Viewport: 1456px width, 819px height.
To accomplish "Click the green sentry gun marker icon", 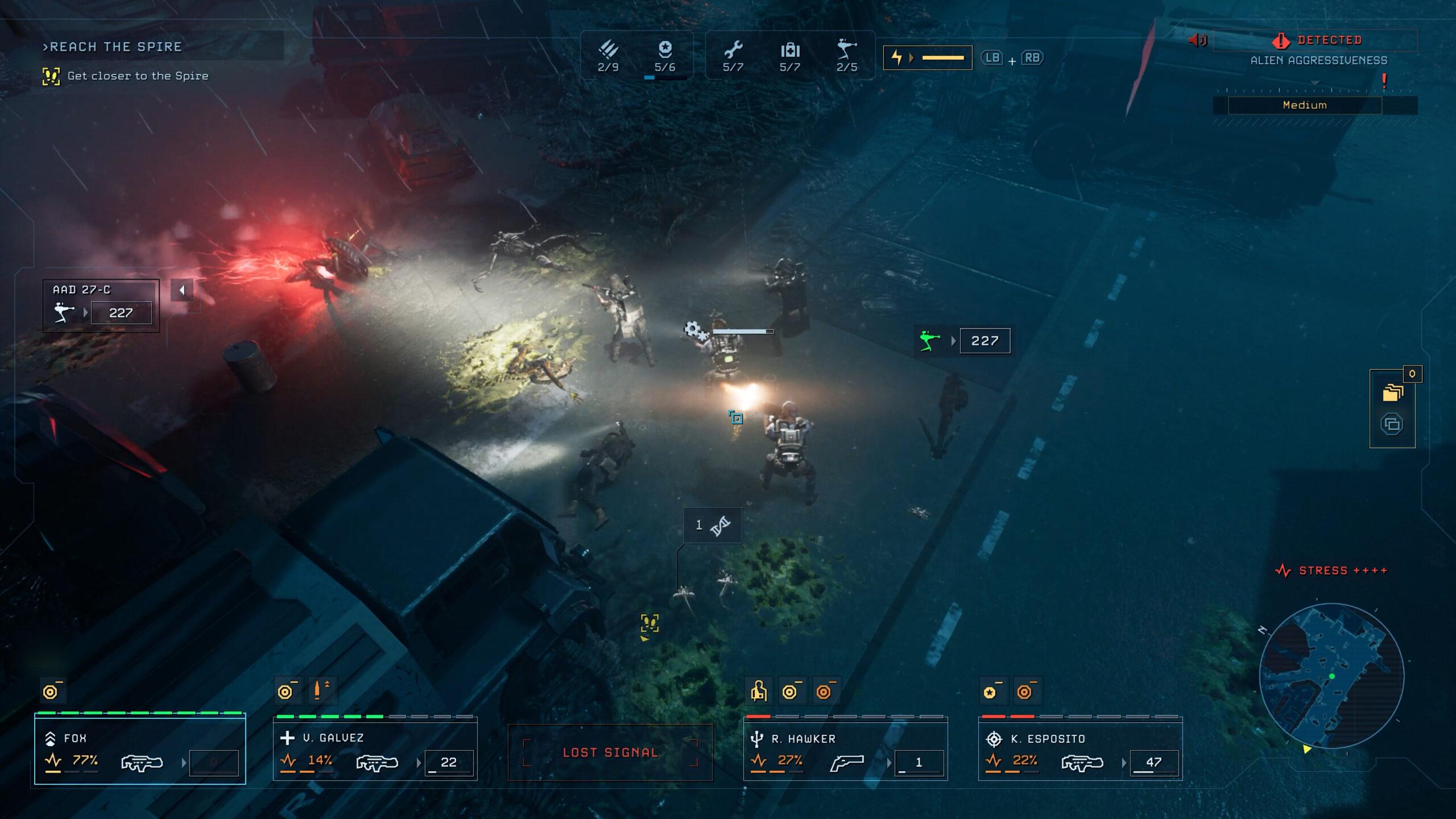I will (929, 341).
